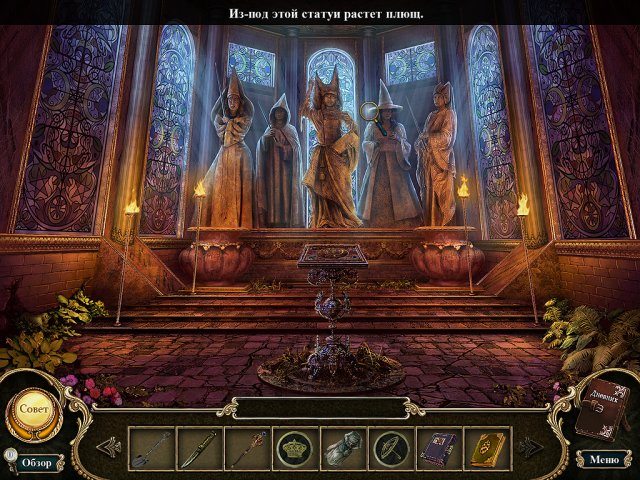Select the dagger inventory item

(x=200, y=447)
